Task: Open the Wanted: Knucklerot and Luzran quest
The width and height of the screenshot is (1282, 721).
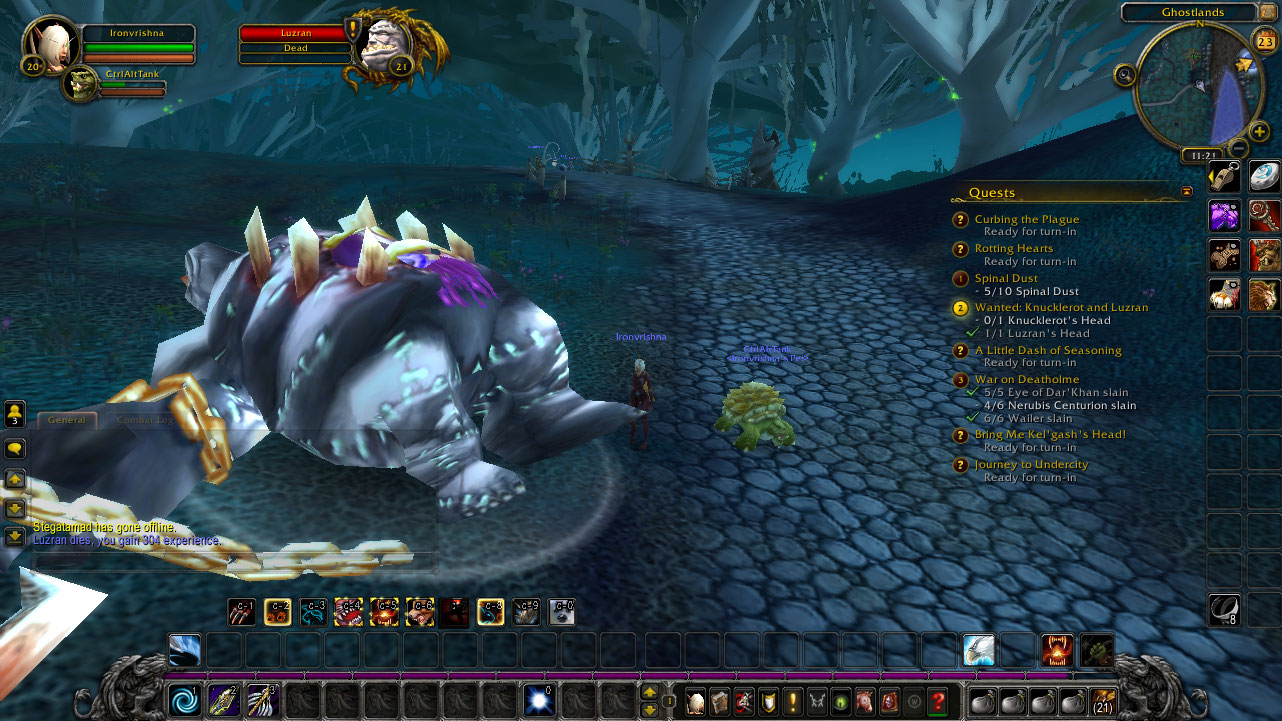Action: (x=1061, y=307)
